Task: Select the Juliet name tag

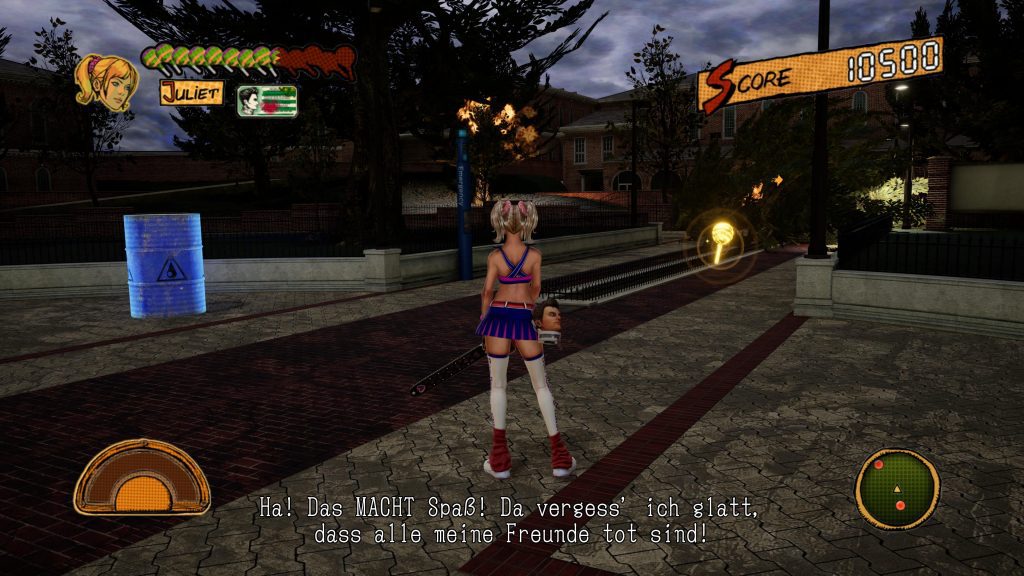Action: coord(190,94)
